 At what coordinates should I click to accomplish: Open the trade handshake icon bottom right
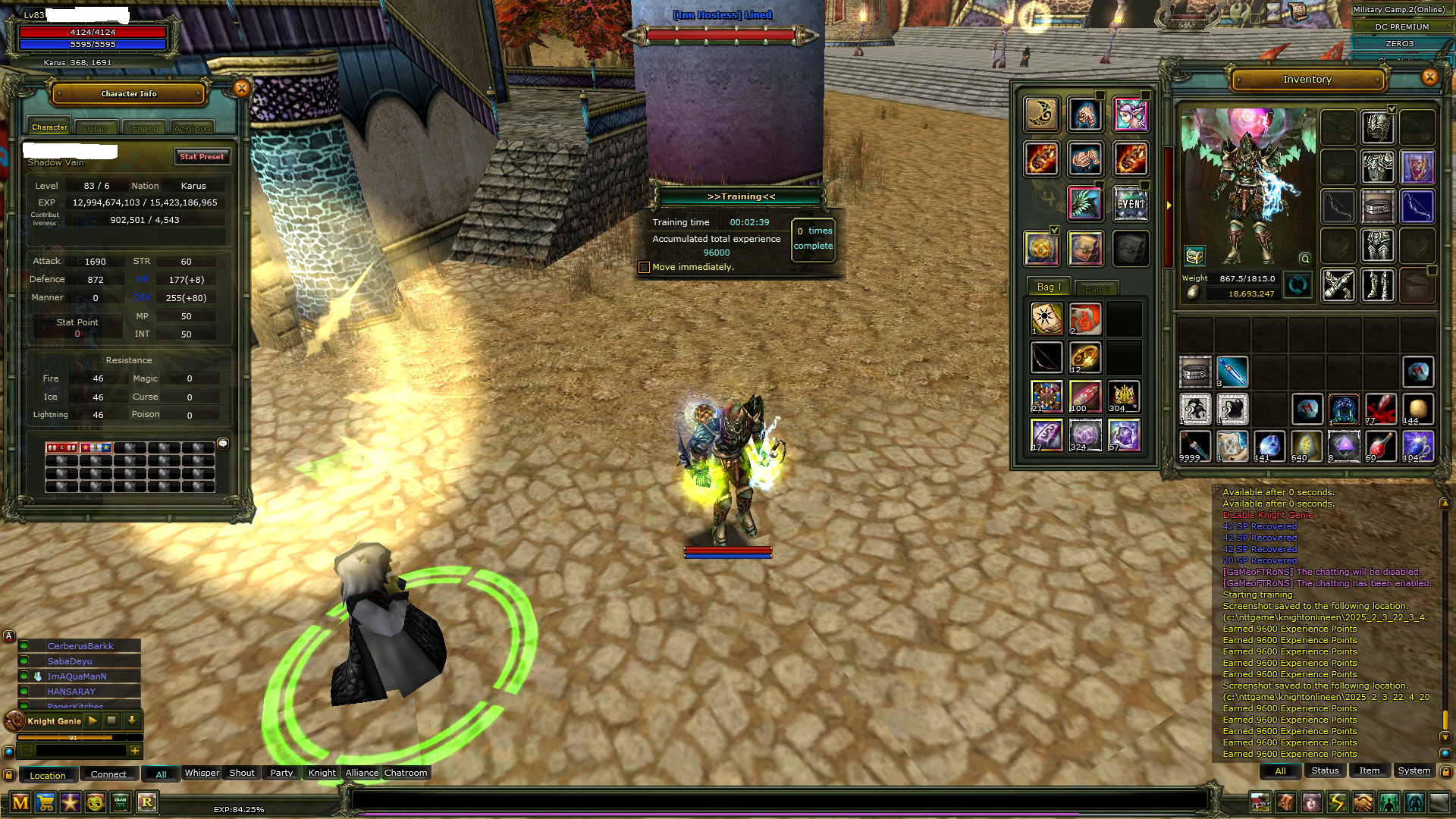click(x=1362, y=802)
